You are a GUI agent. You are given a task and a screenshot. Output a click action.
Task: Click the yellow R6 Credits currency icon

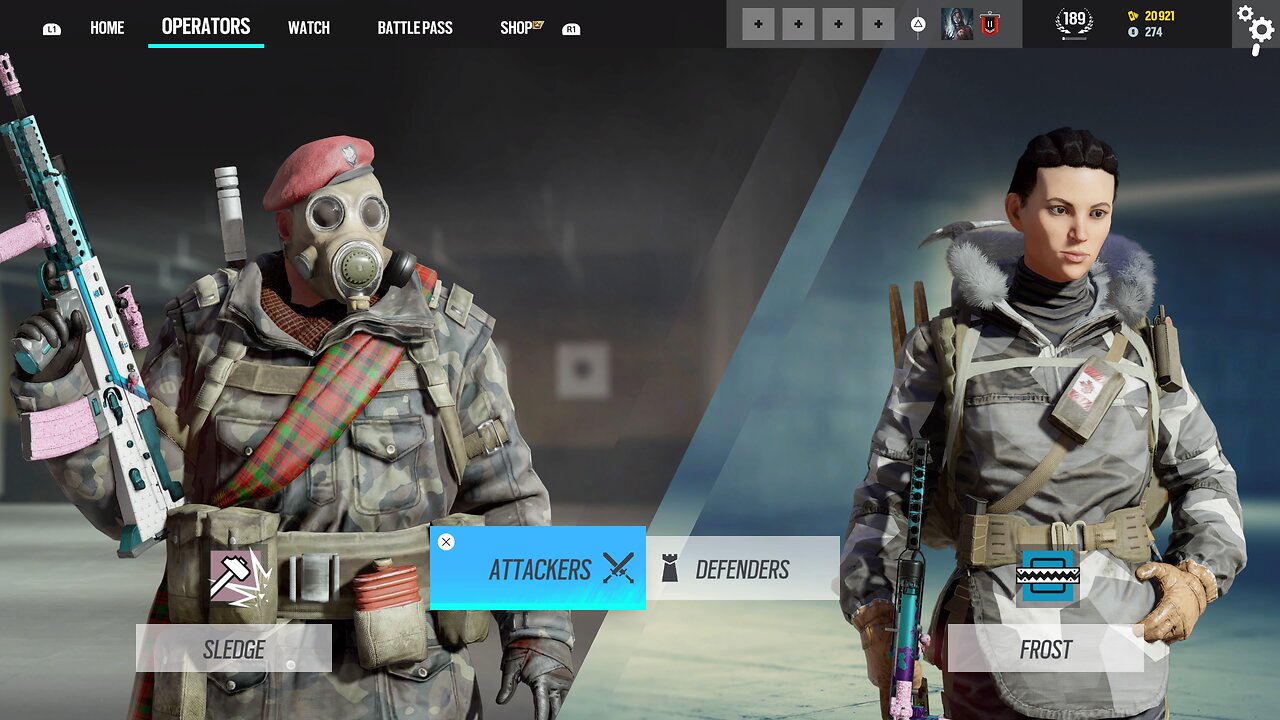click(1135, 14)
